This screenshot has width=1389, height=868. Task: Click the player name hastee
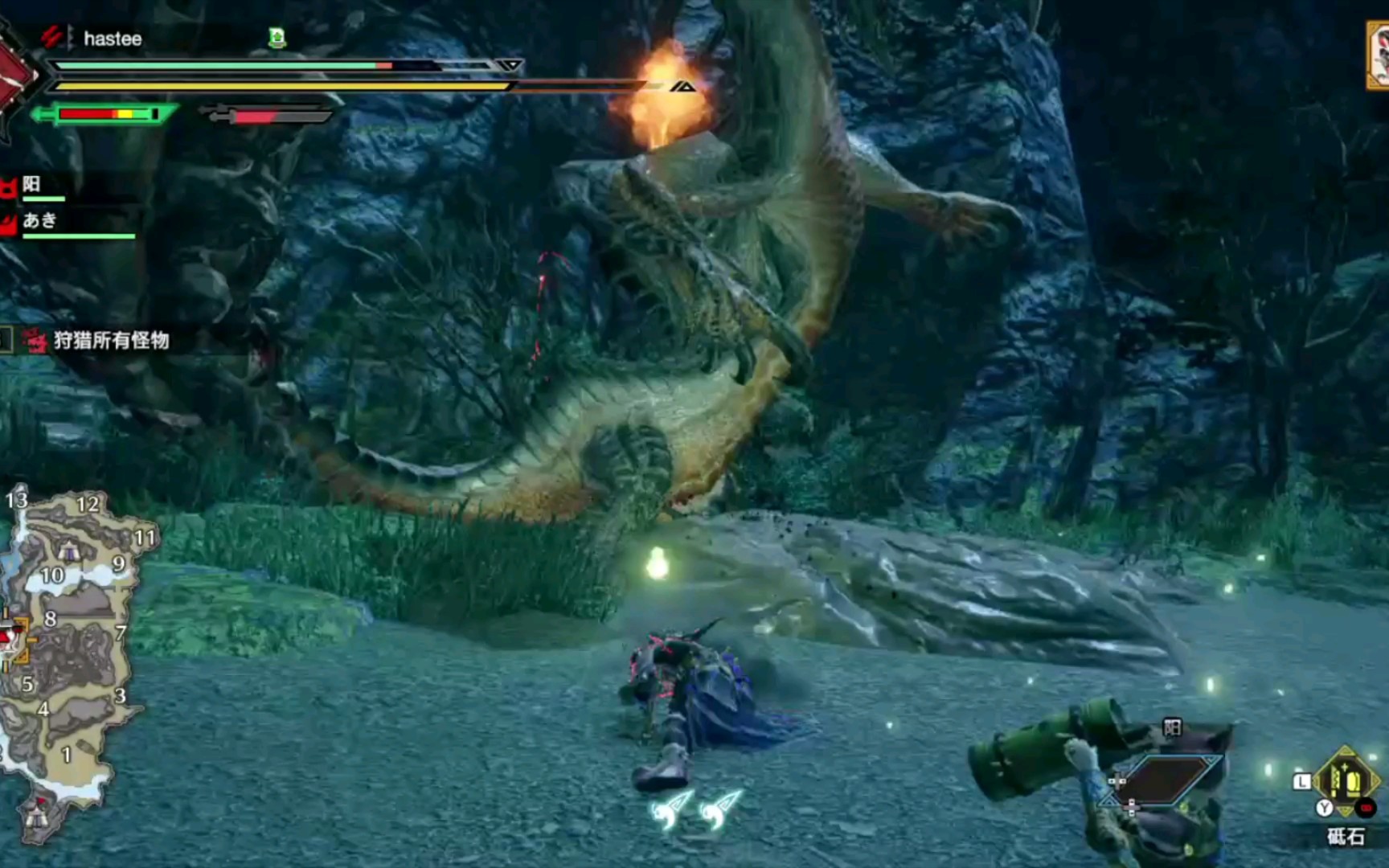[x=113, y=39]
